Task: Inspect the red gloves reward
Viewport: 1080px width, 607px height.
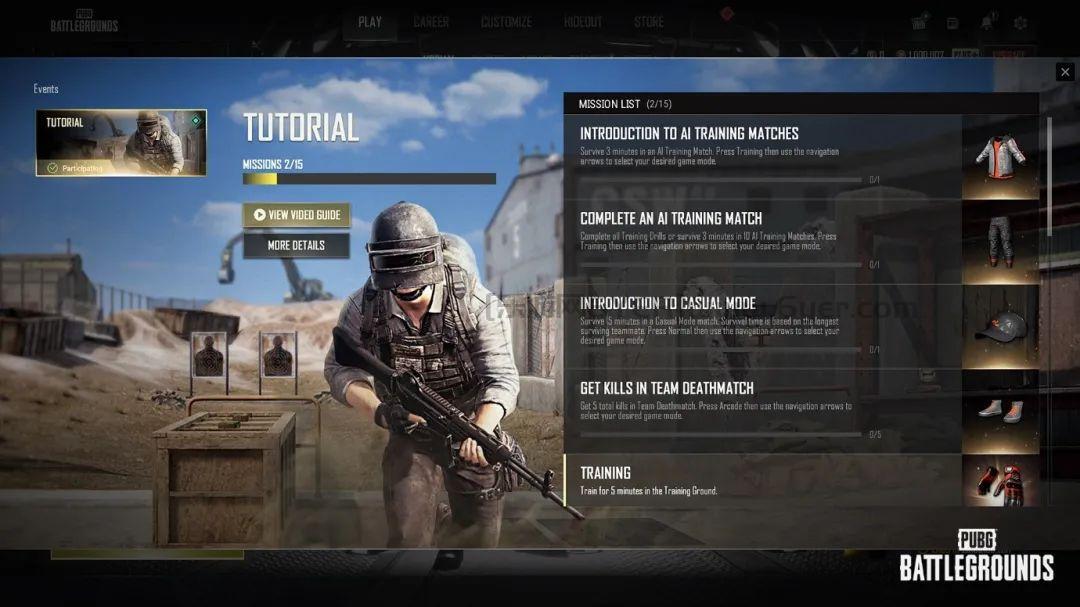Action: 1000,482
